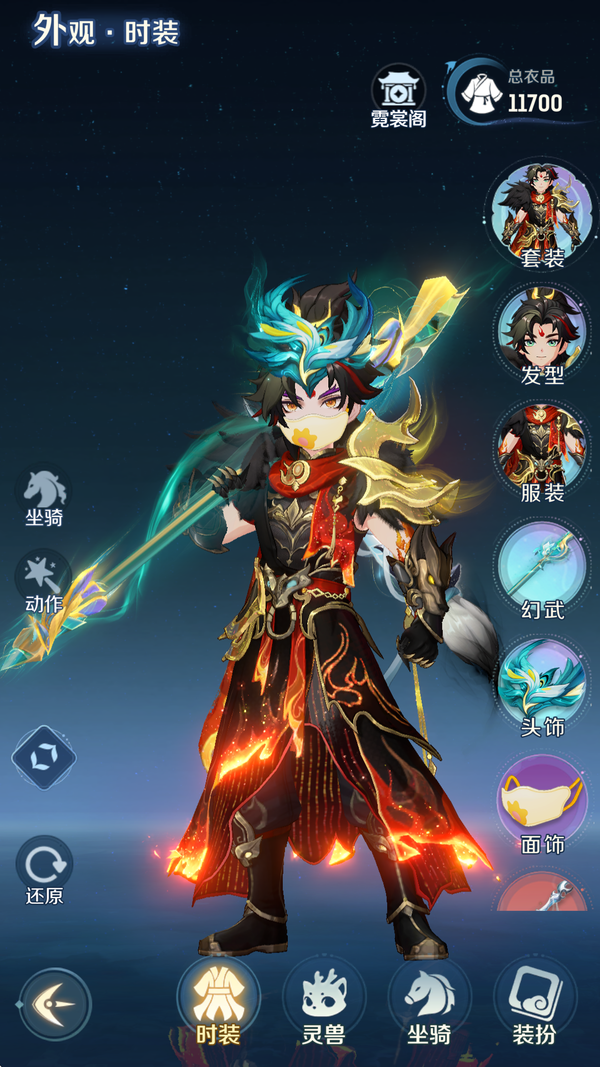This screenshot has height=1067, width=600.
Task: Switch to the 装扮 decoration tab
Action: pyautogui.click(x=534, y=1000)
